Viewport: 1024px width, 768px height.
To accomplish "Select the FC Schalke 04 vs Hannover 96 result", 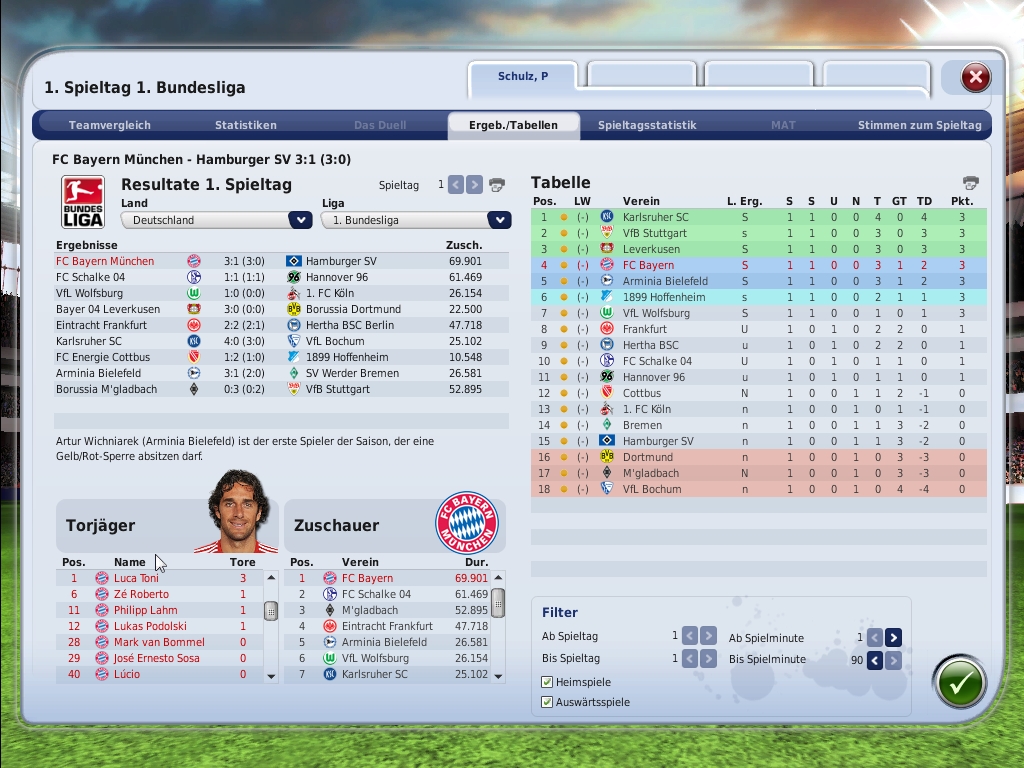I will click(280, 277).
